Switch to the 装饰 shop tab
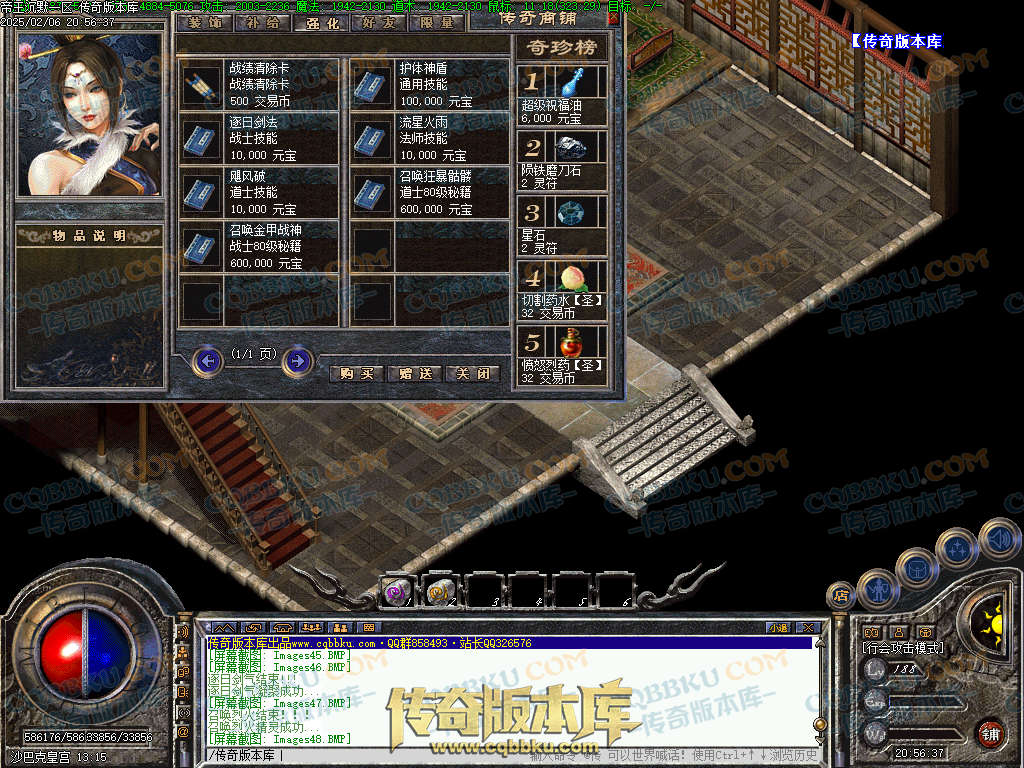1024x768 pixels. (x=205, y=22)
